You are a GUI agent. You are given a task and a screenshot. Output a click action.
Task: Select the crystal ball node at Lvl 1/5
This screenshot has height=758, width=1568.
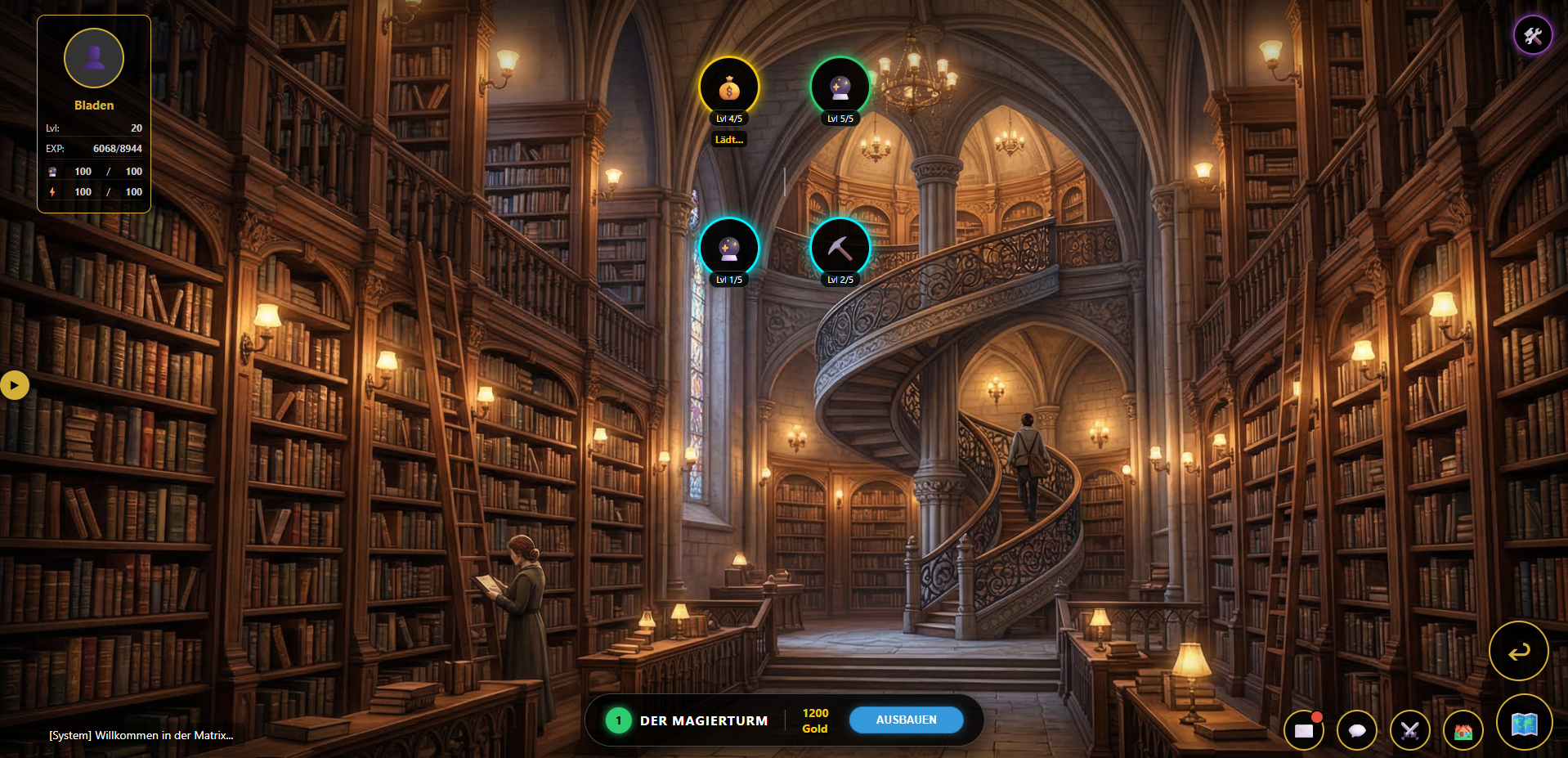click(728, 248)
